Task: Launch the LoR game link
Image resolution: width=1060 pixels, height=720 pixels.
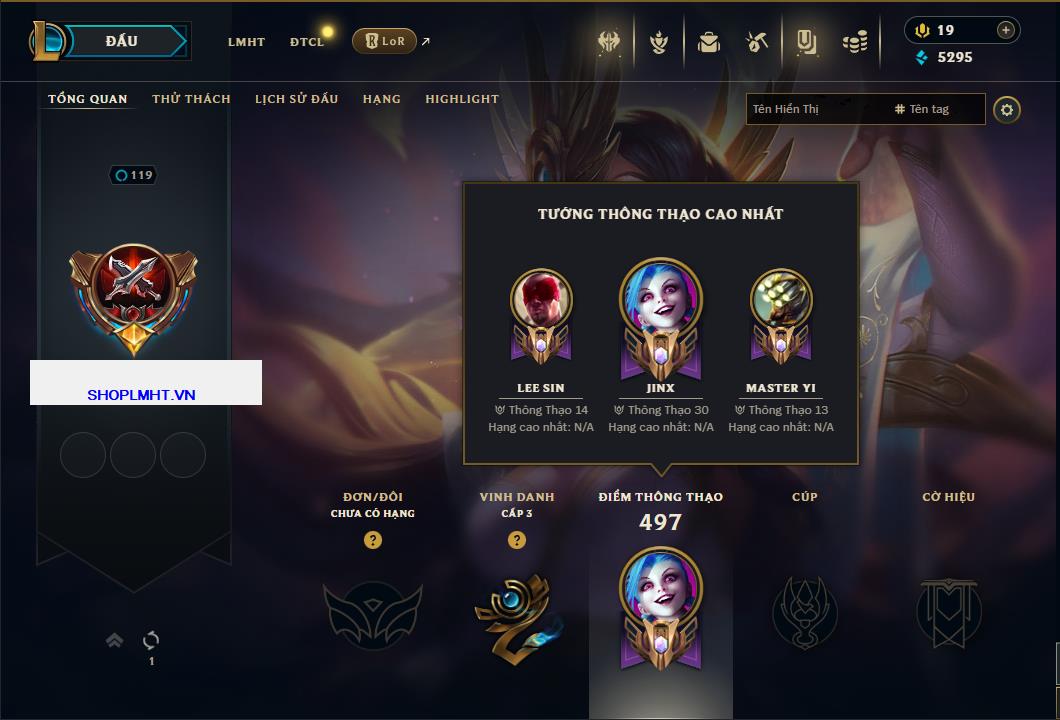Action: 385,41
